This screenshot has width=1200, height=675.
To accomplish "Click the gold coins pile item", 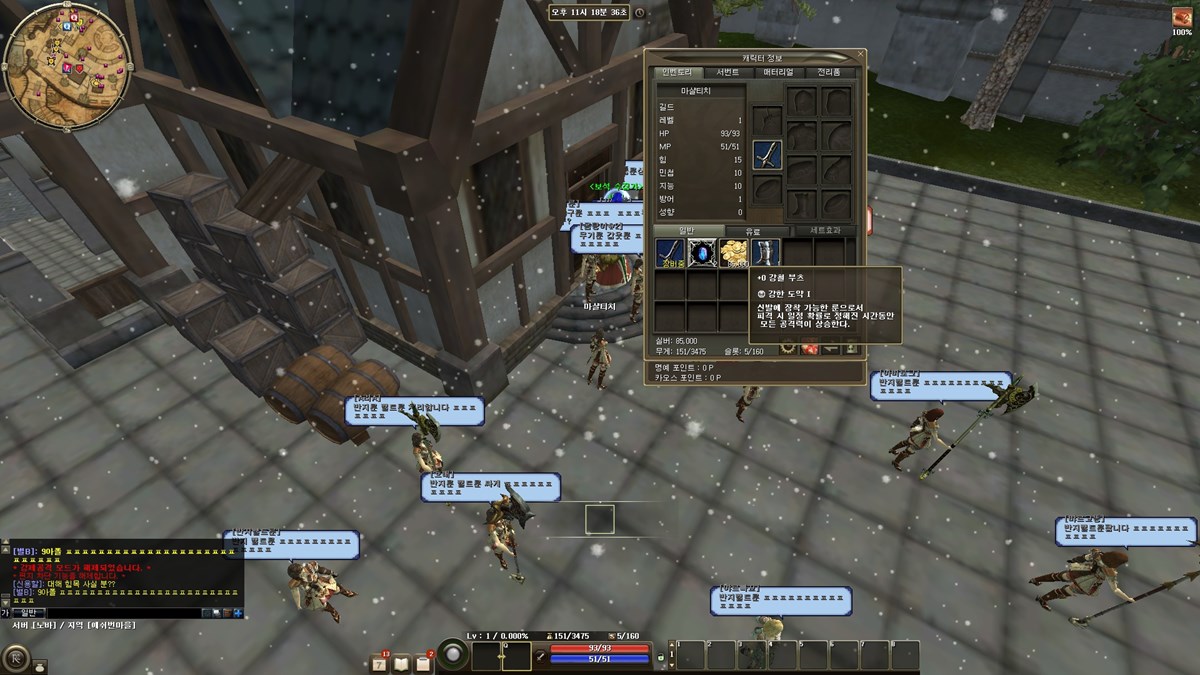I will point(733,253).
